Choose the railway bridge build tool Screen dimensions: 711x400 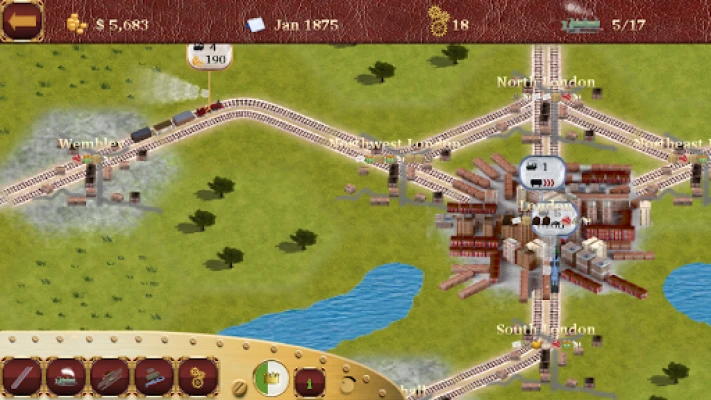pos(110,377)
